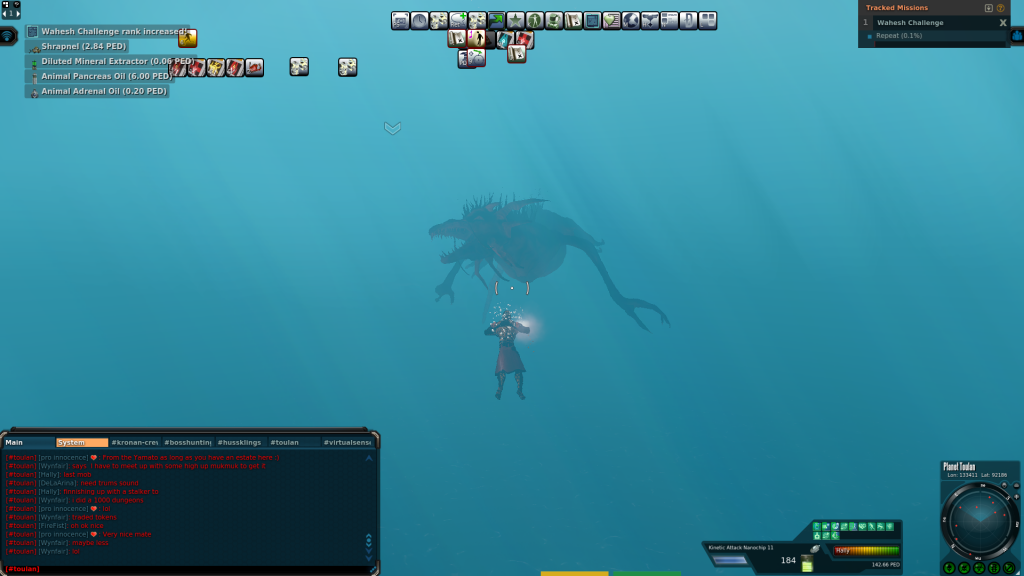Select the #bosshunting chat channel tab
This screenshot has height=576, width=1024.
coord(187,442)
